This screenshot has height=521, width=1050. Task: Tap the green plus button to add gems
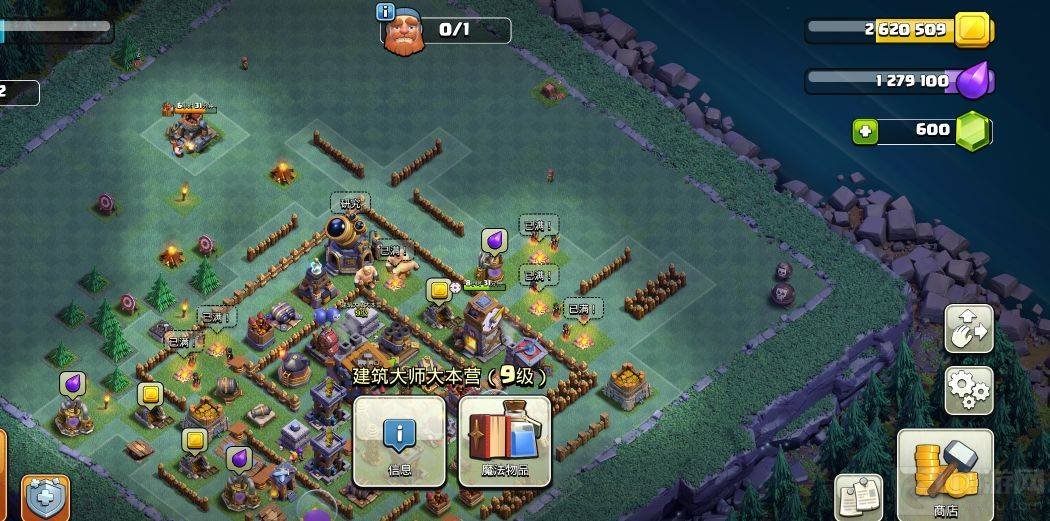click(866, 130)
